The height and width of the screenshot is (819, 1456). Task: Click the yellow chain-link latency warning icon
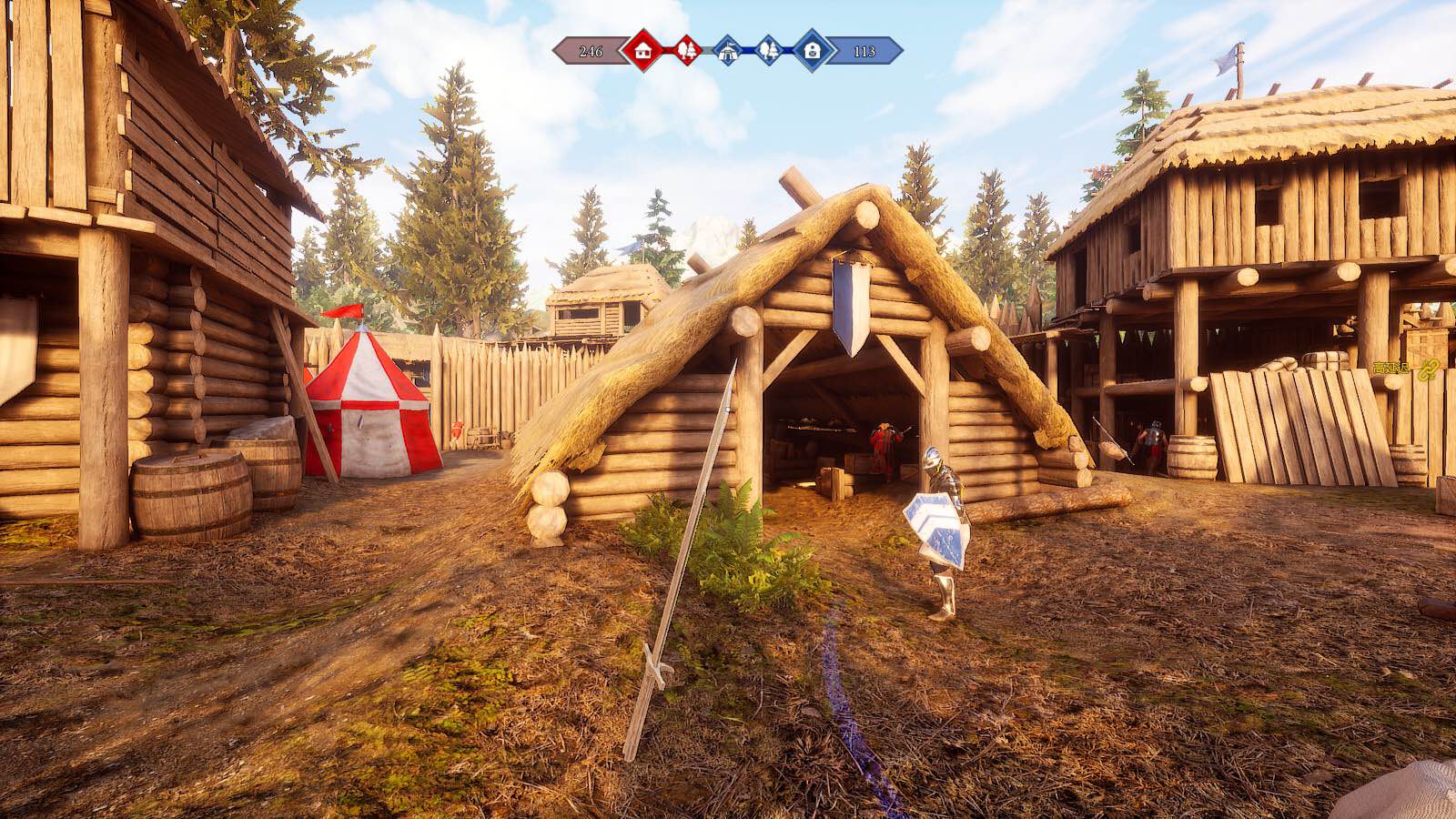pyautogui.click(x=1429, y=369)
